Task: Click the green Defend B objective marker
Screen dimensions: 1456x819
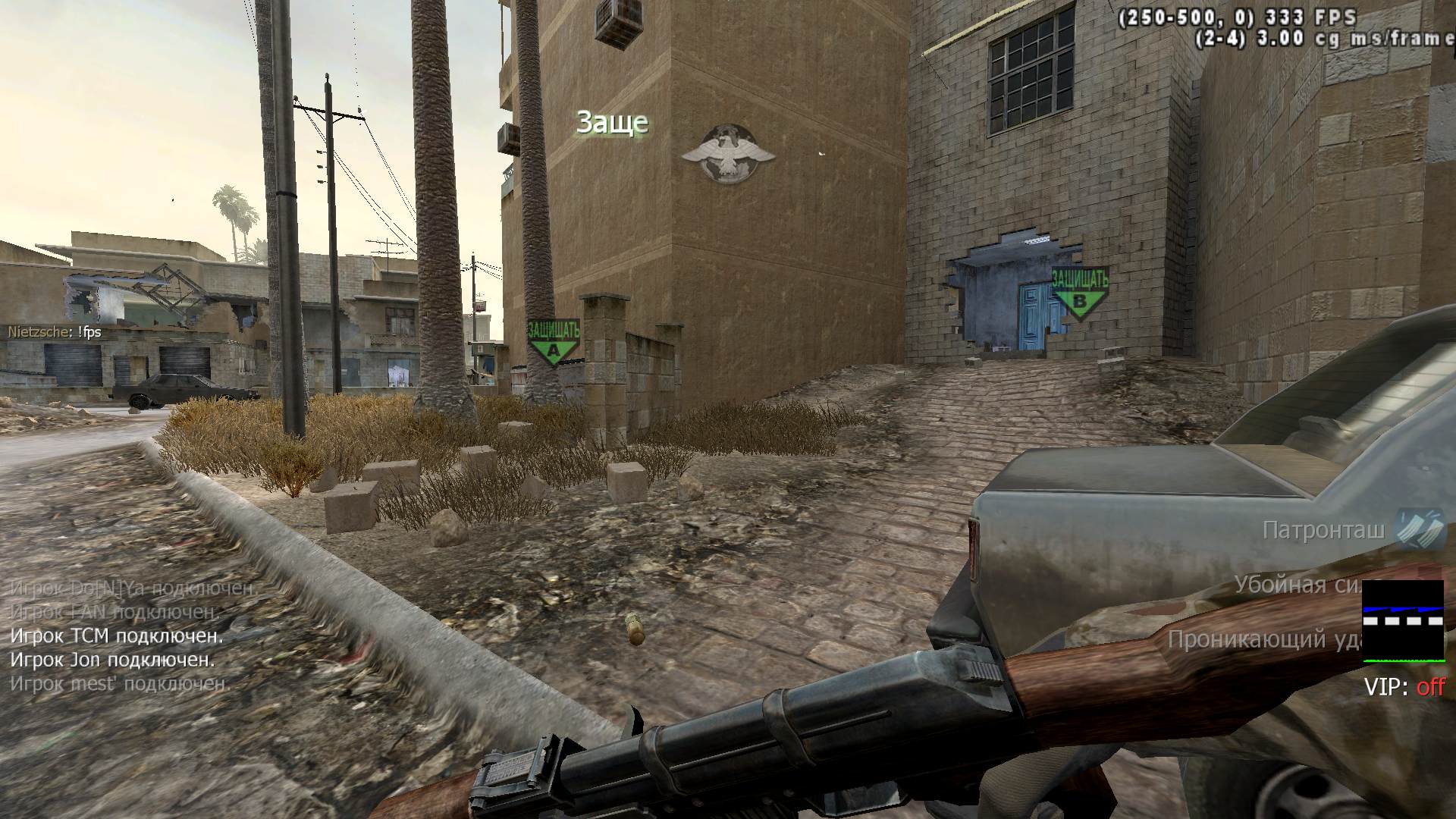Action: pos(1080,293)
